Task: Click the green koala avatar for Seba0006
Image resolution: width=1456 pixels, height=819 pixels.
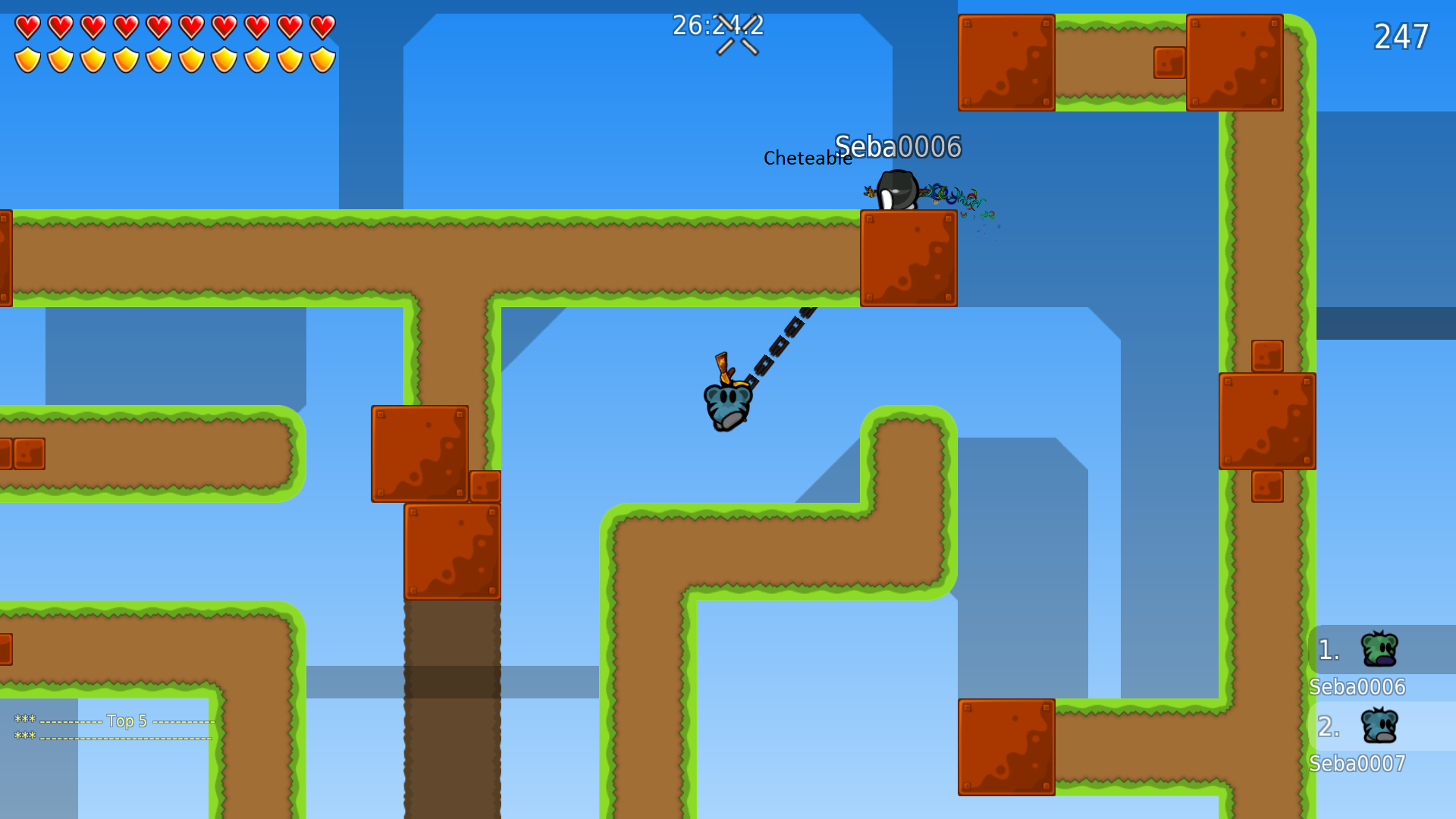Action: pos(1381,648)
